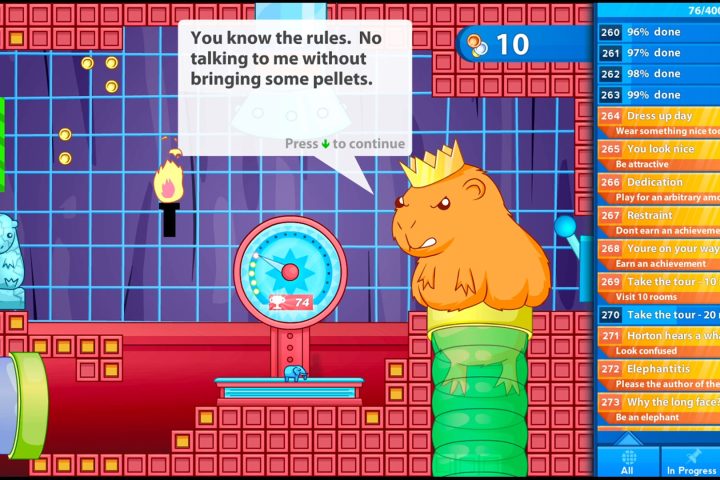Select "Take the tour - 10" achievement

[658, 288]
